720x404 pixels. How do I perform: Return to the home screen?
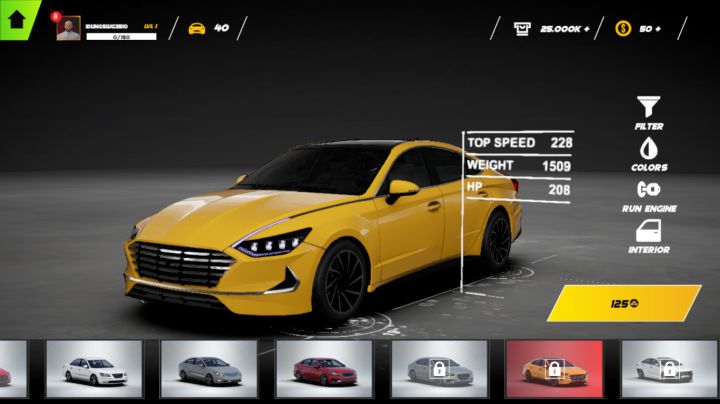click(x=16, y=17)
